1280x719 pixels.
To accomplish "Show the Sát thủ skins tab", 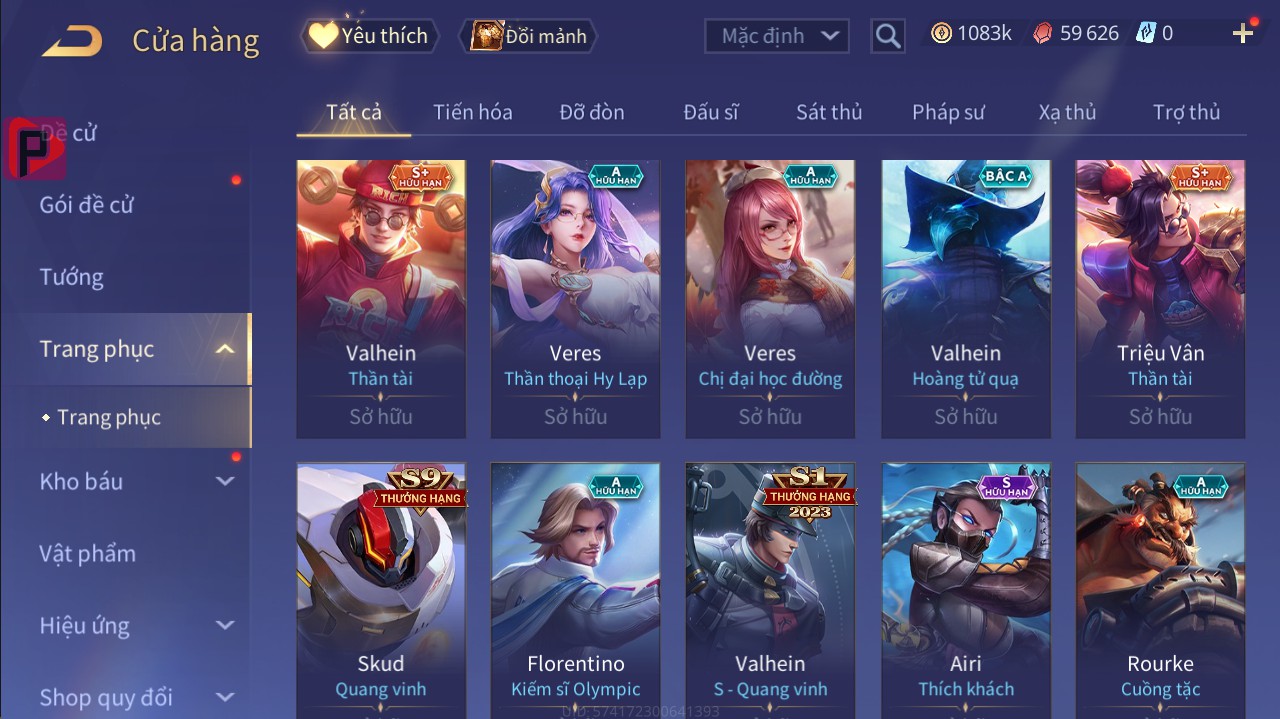I will (x=828, y=112).
